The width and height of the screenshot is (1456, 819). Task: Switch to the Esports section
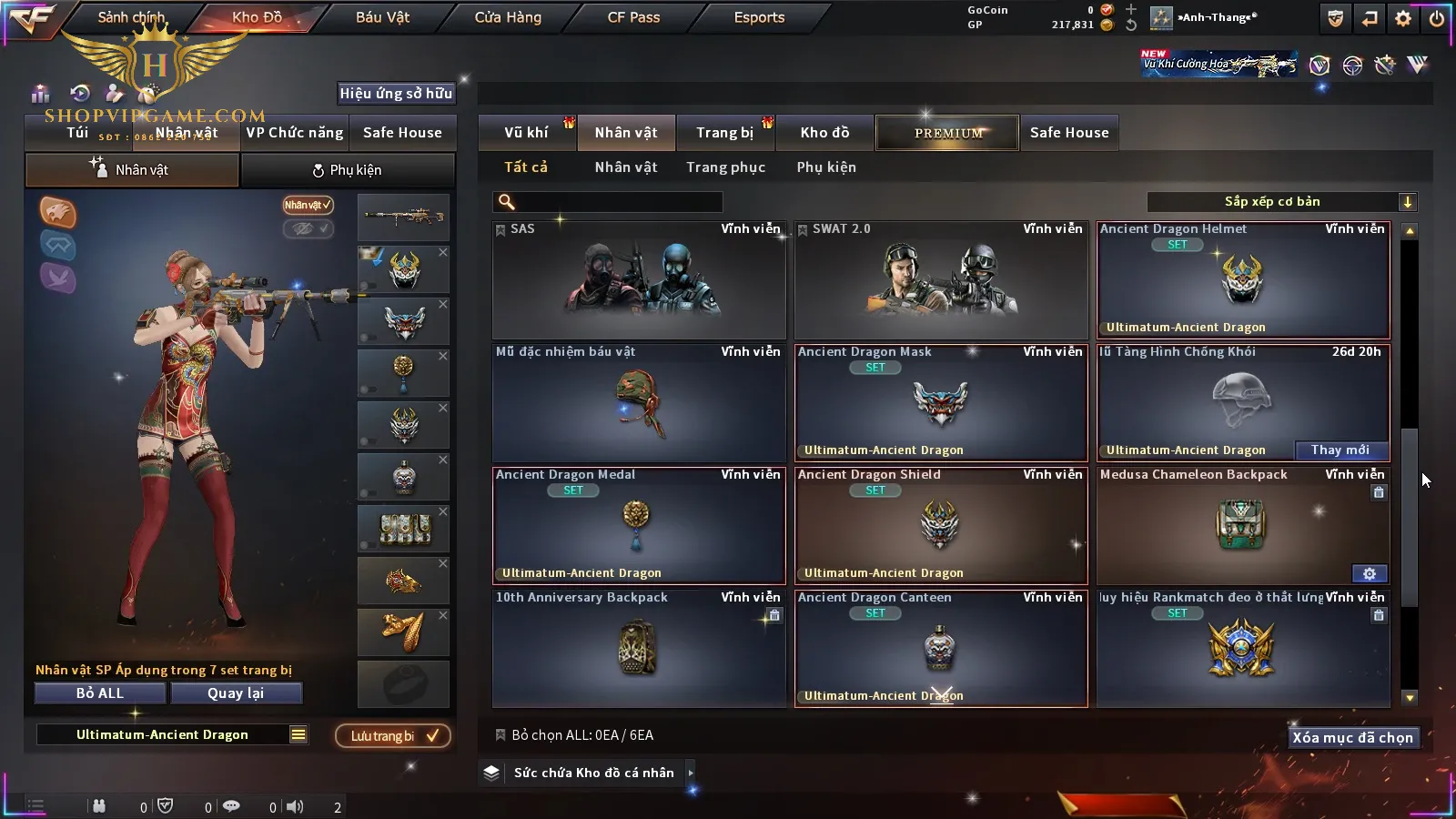click(759, 17)
